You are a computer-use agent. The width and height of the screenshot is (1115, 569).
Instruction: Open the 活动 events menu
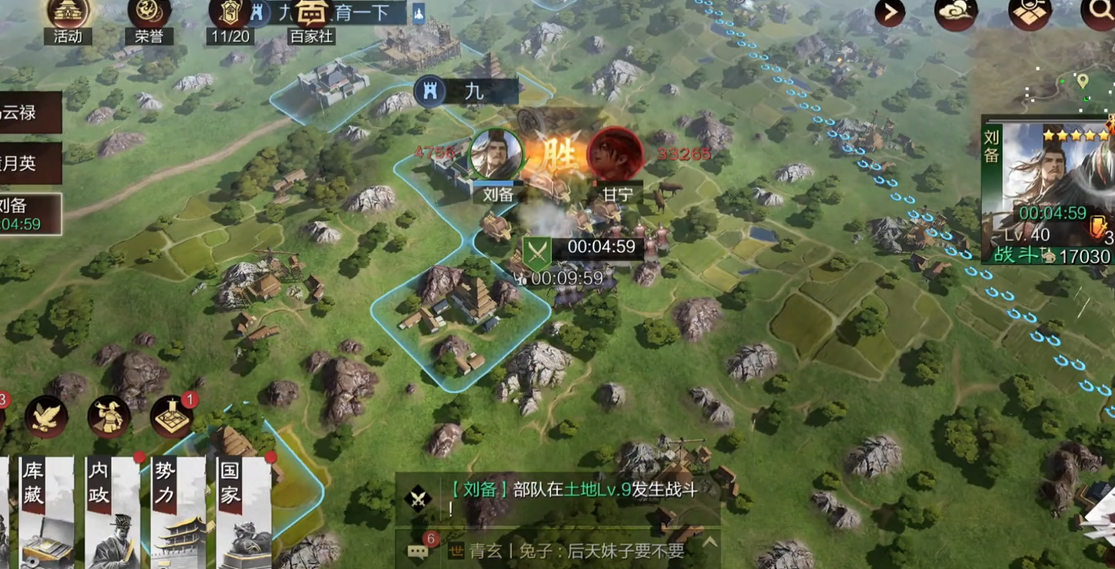click(68, 16)
